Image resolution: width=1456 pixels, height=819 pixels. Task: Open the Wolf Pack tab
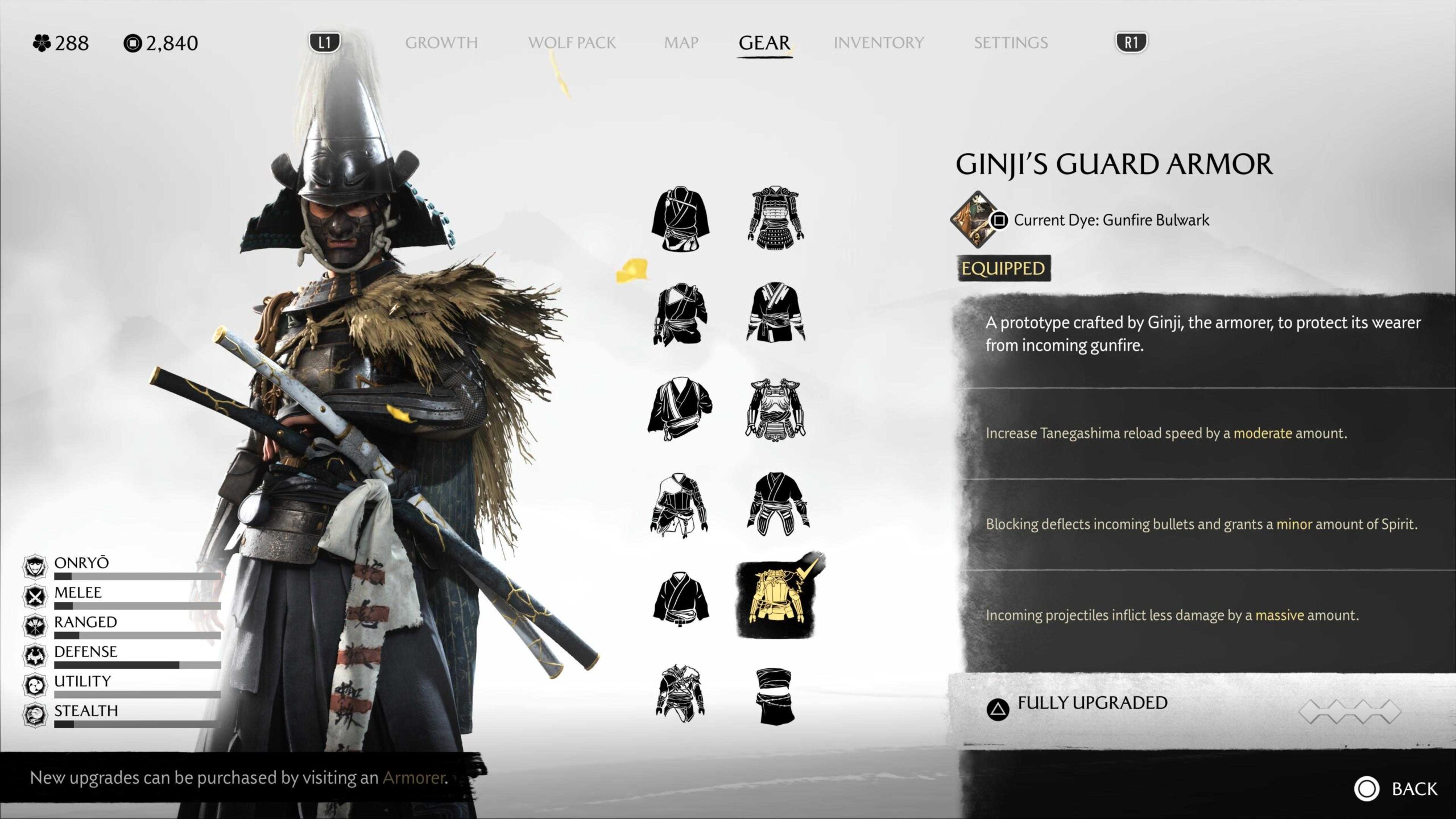coord(572,43)
